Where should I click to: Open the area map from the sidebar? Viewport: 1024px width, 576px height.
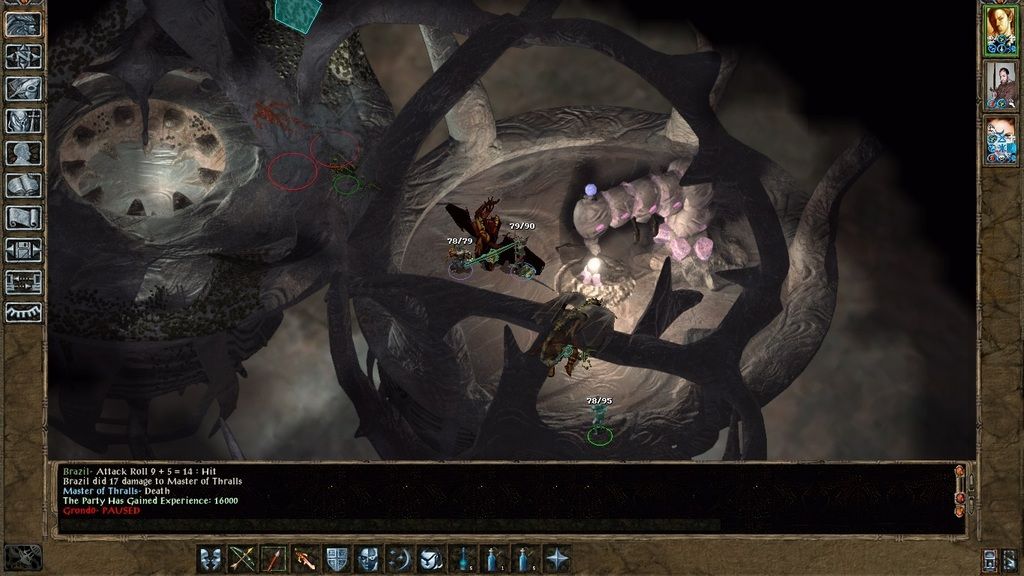coord(23,56)
